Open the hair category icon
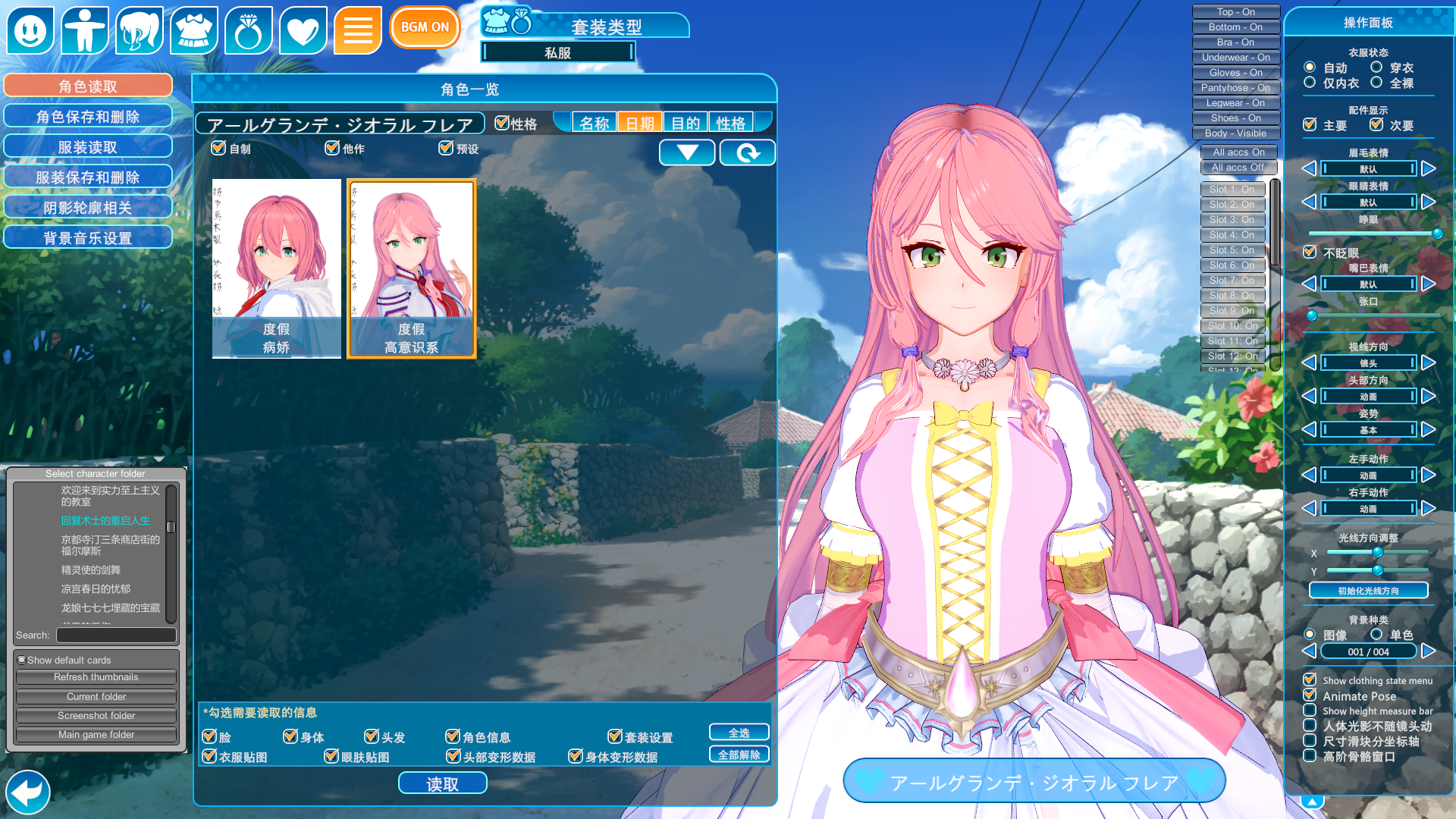 coord(140,30)
